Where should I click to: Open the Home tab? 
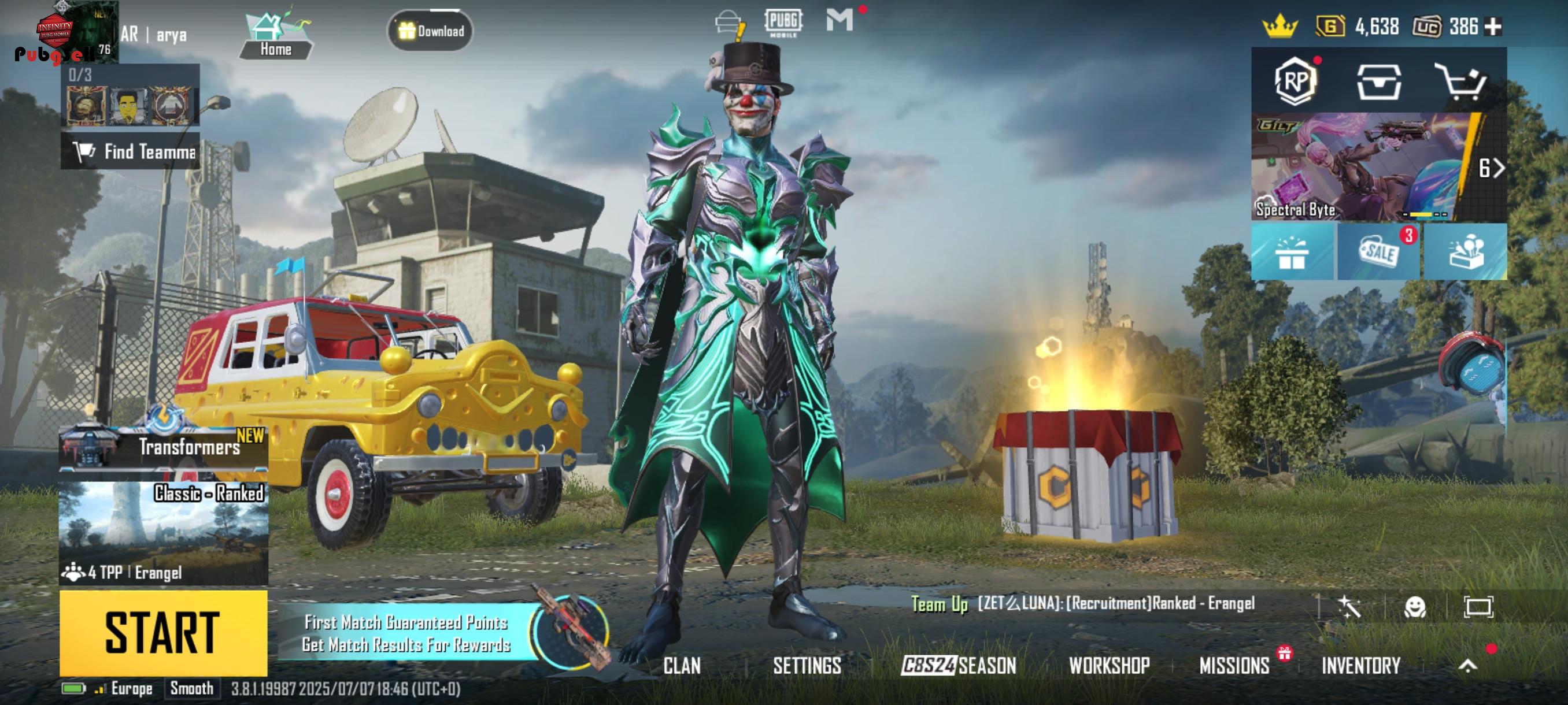pos(276,35)
